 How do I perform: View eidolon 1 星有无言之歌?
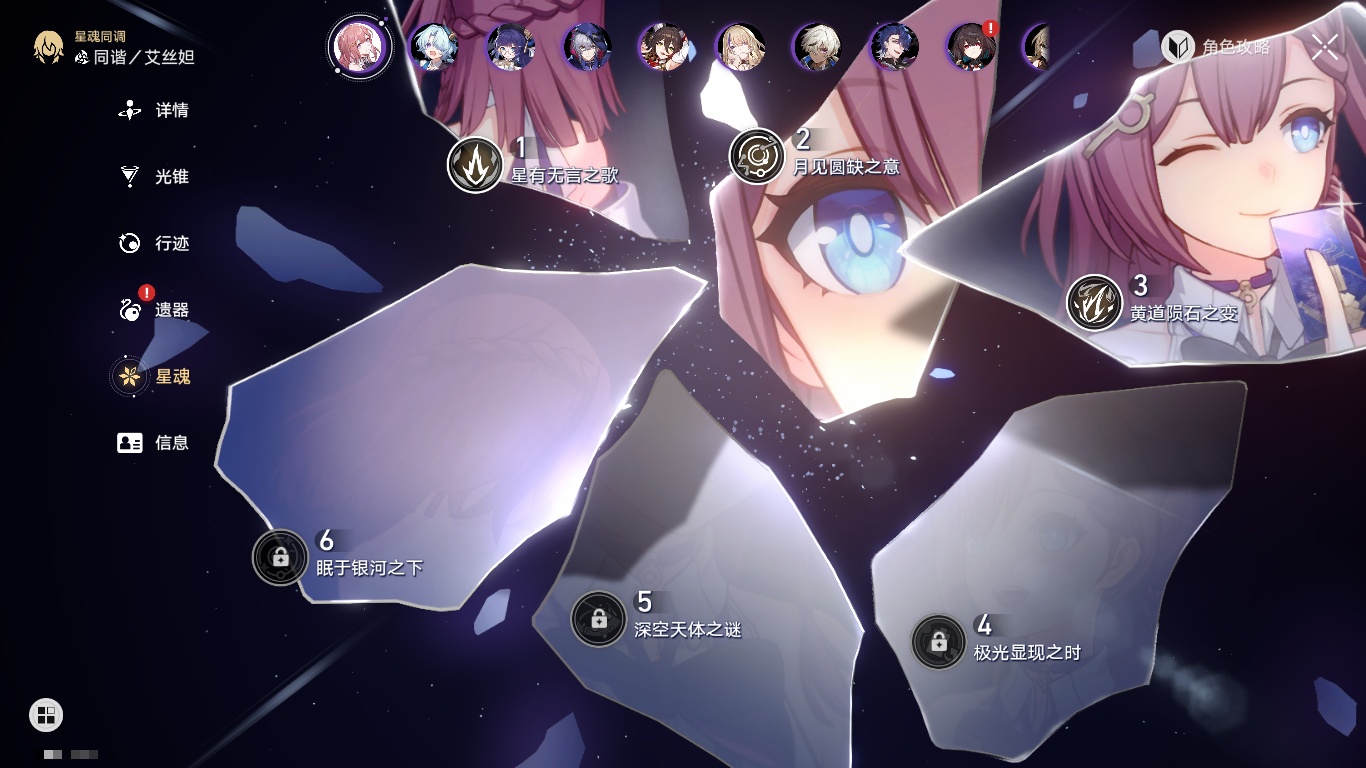click(475, 165)
